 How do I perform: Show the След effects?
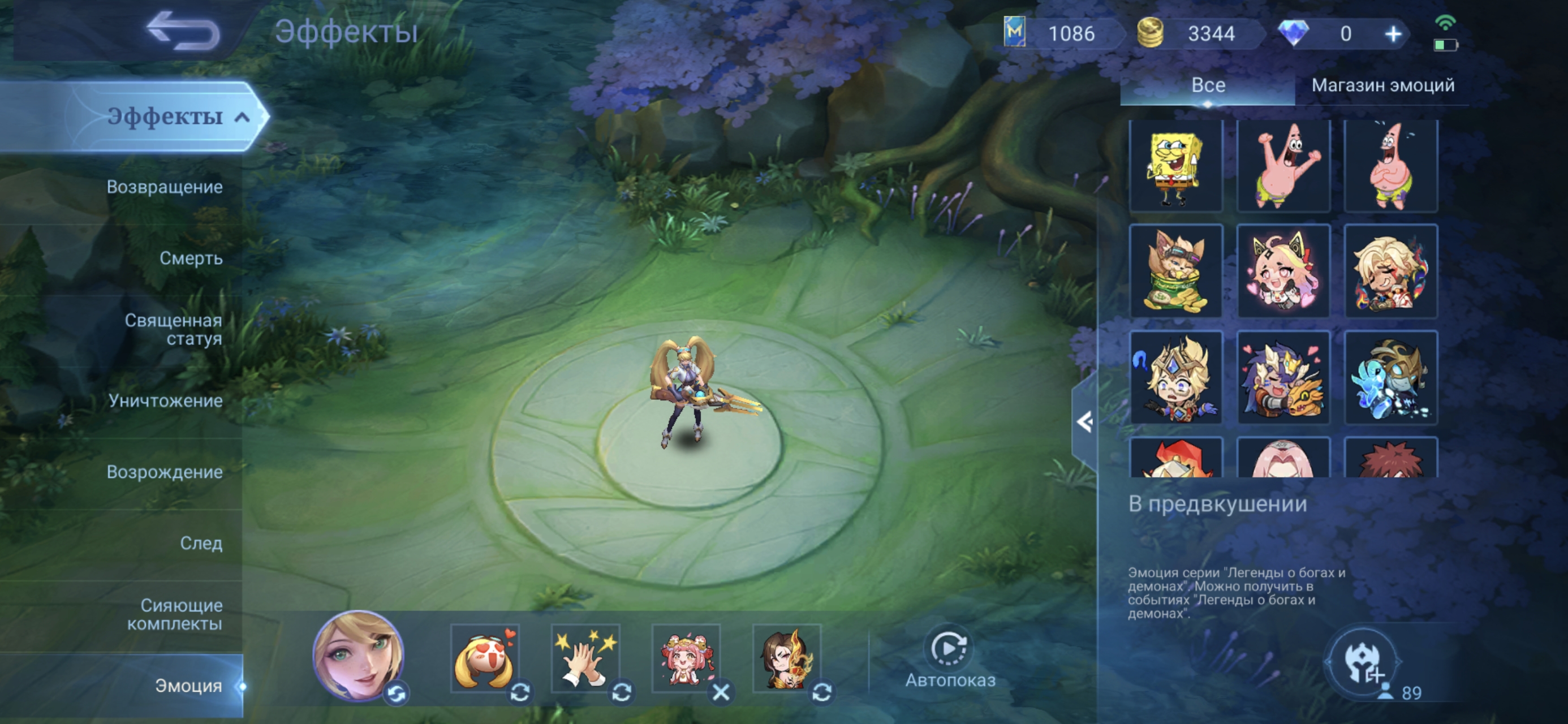(201, 543)
